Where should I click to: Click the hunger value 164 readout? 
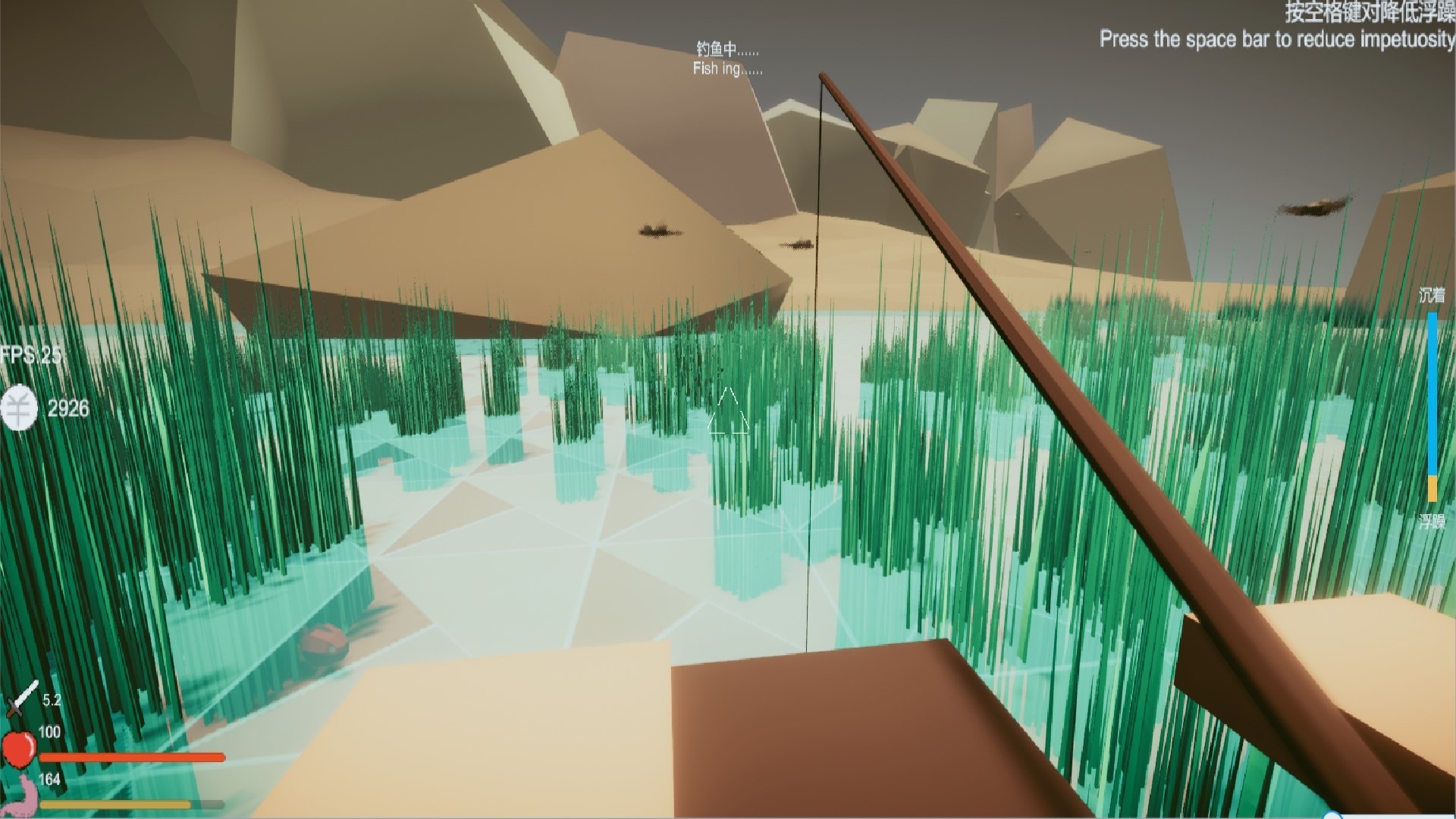(49, 778)
